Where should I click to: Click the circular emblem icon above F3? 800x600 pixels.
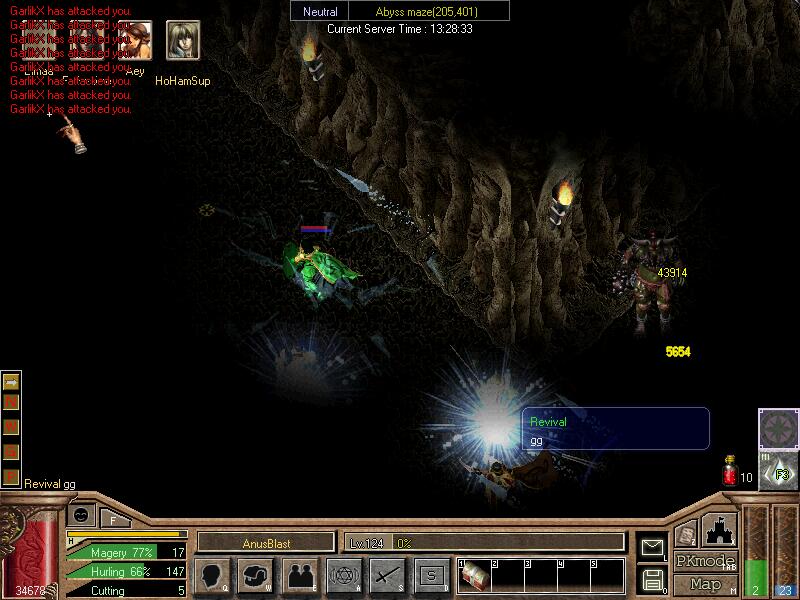point(777,428)
